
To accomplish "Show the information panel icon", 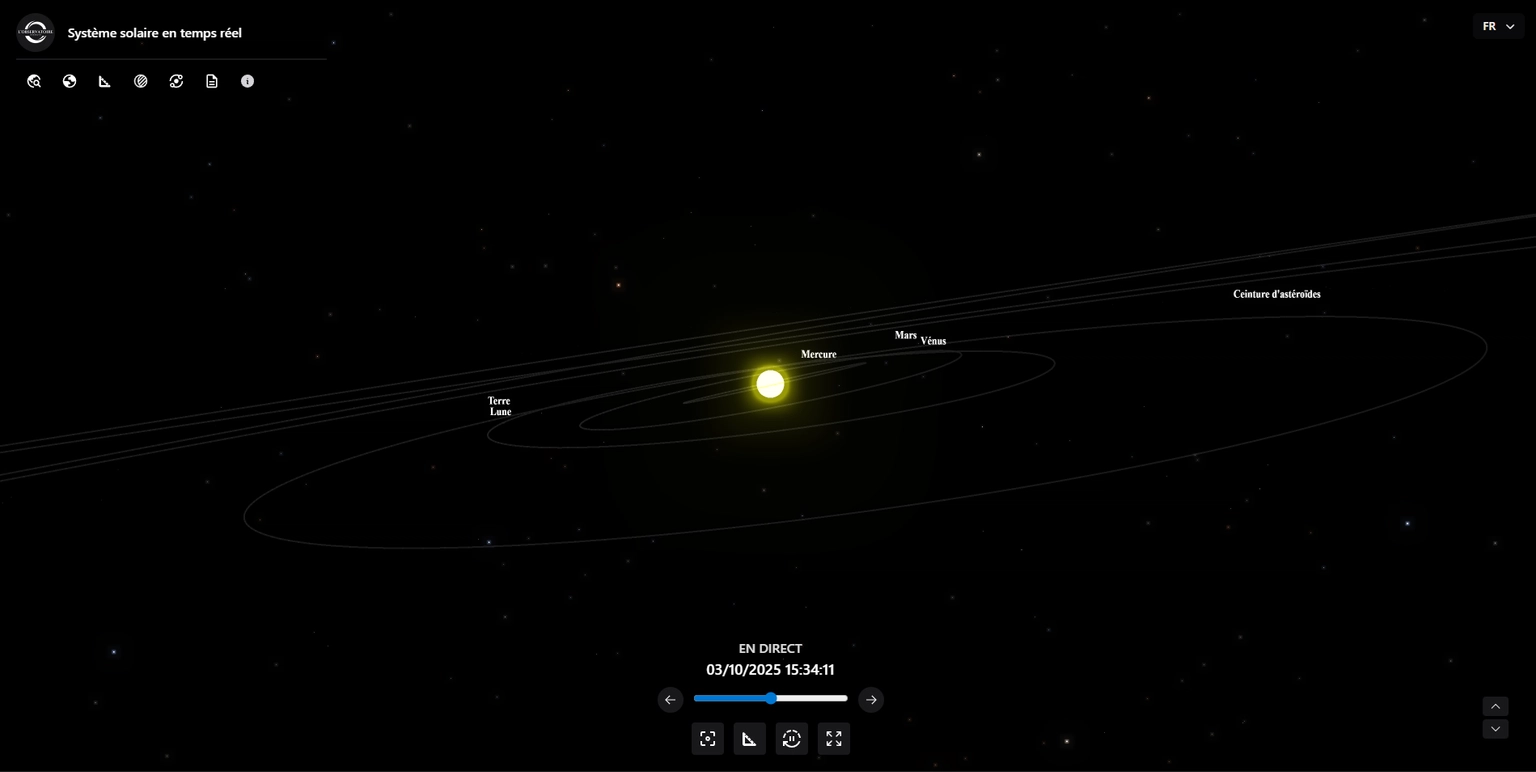I will click(x=247, y=81).
